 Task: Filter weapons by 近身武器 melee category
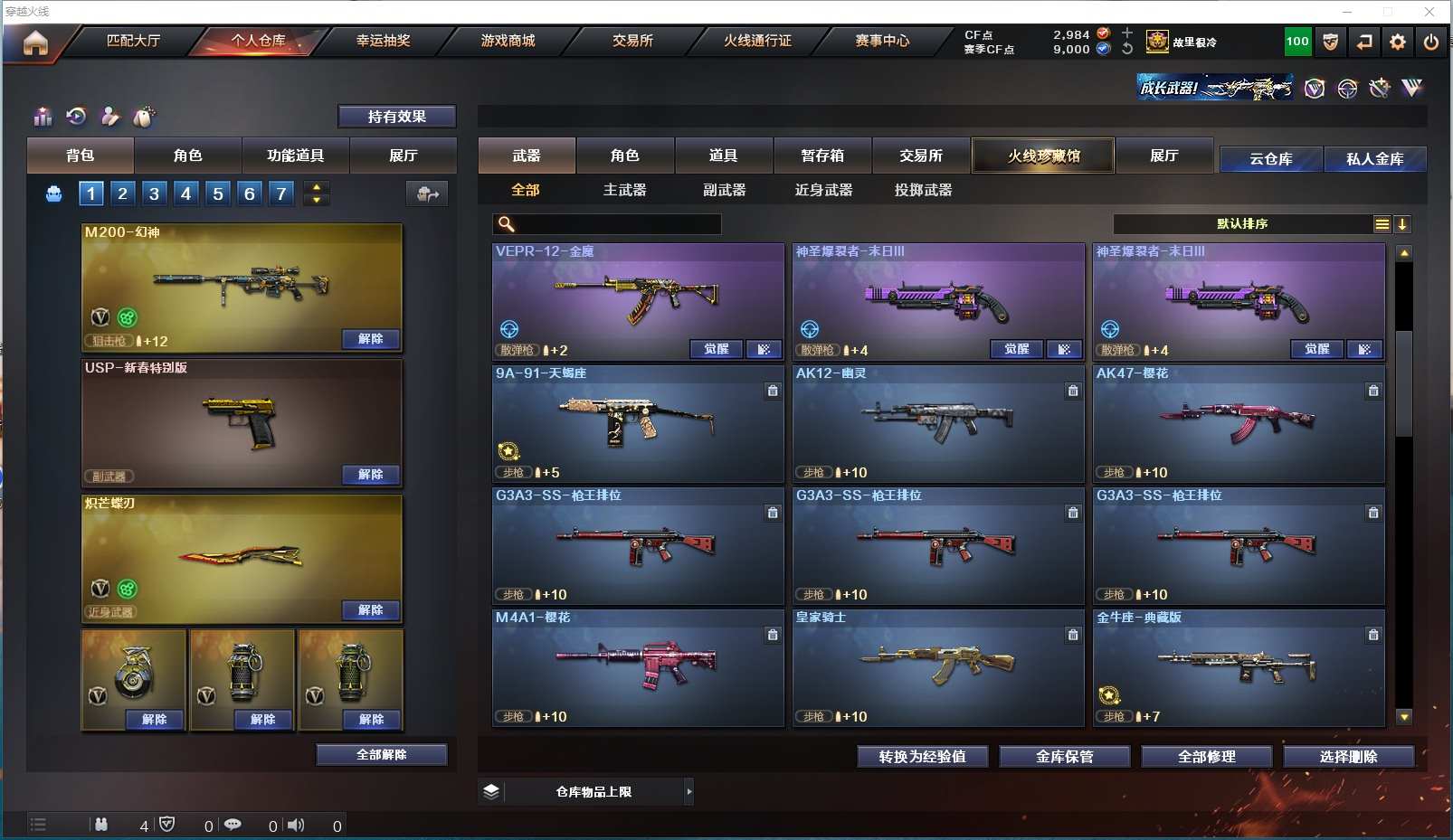pyautogui.click(x=823, y=190)
